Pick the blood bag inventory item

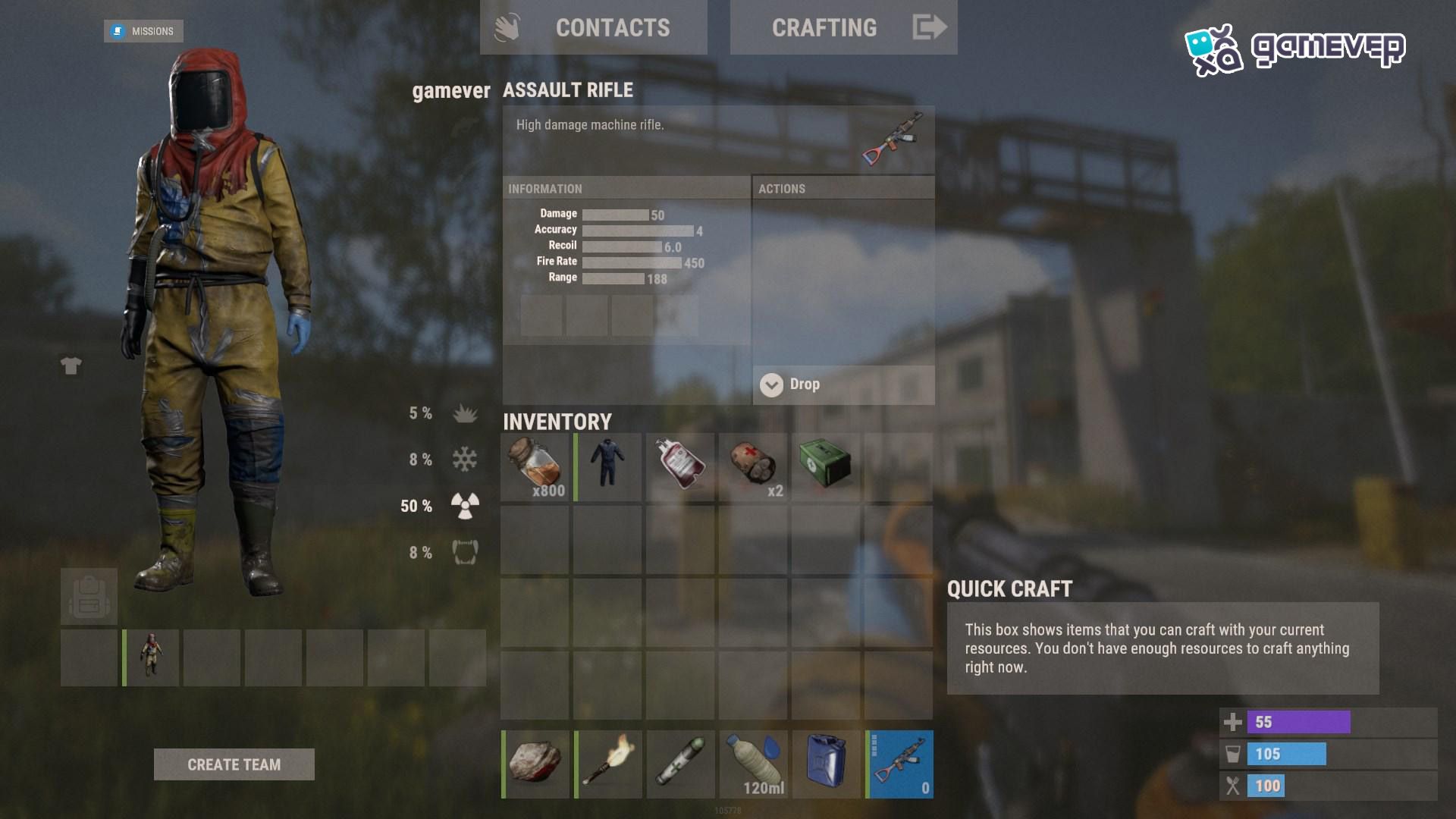681,467
